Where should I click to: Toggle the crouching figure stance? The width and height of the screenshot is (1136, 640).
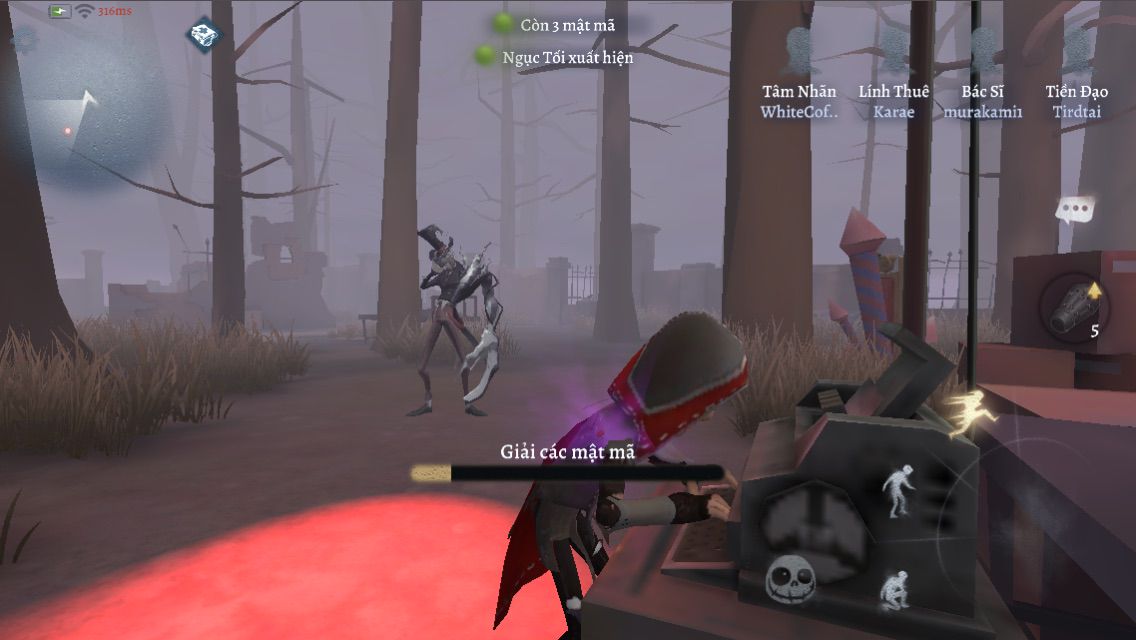pyautogui.click(x=893, y=590)
